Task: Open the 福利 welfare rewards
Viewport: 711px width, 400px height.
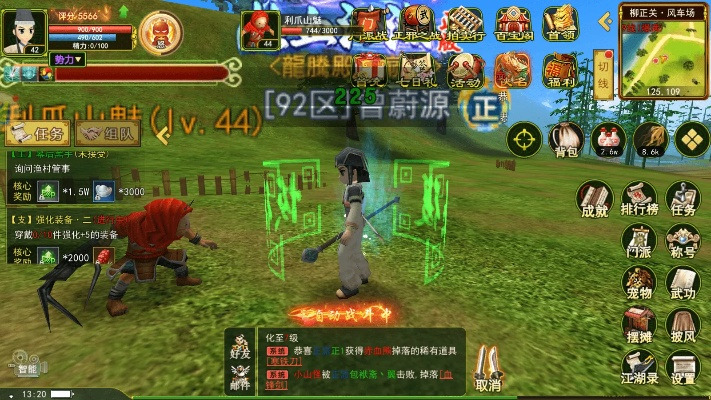Action: click(x=557, y=71)
